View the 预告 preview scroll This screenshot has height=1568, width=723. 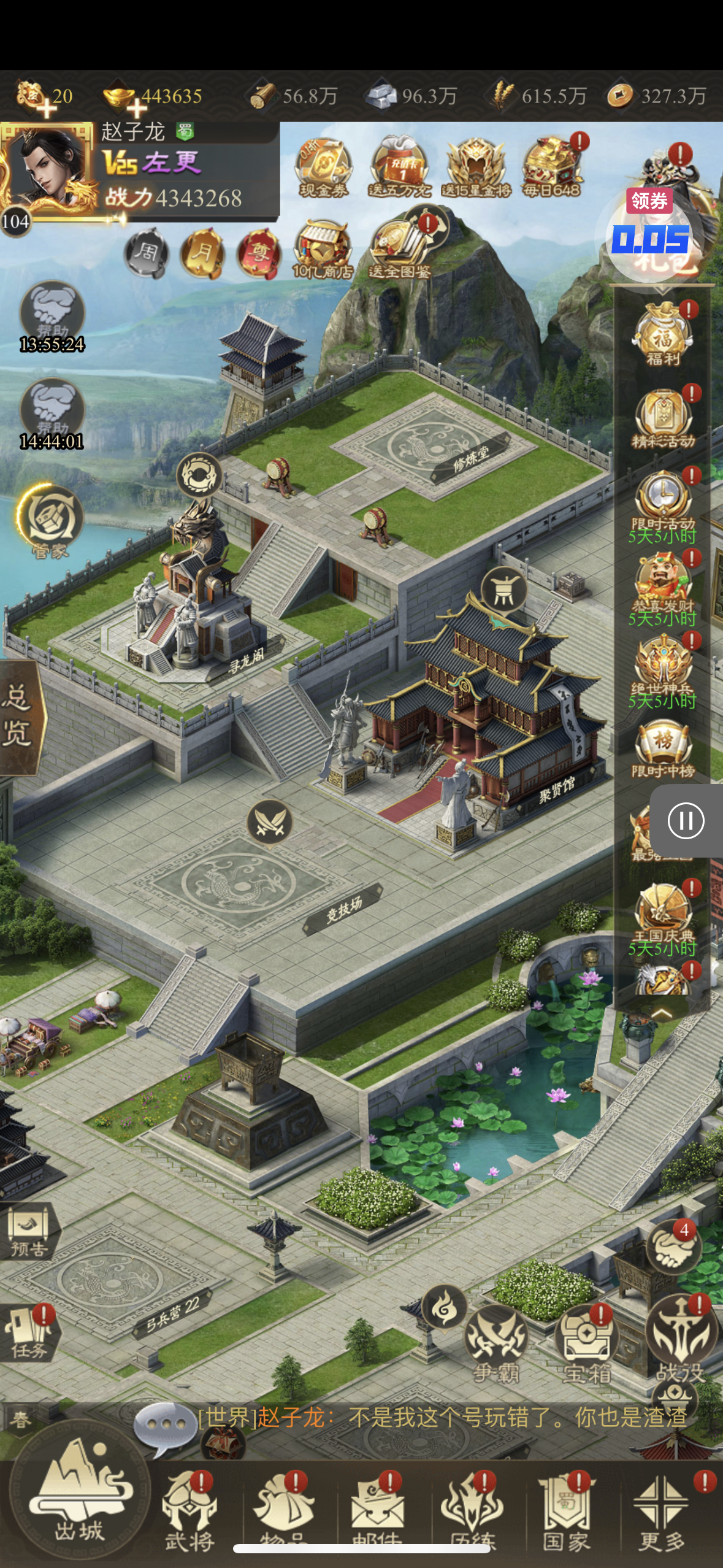point(29,1232)
